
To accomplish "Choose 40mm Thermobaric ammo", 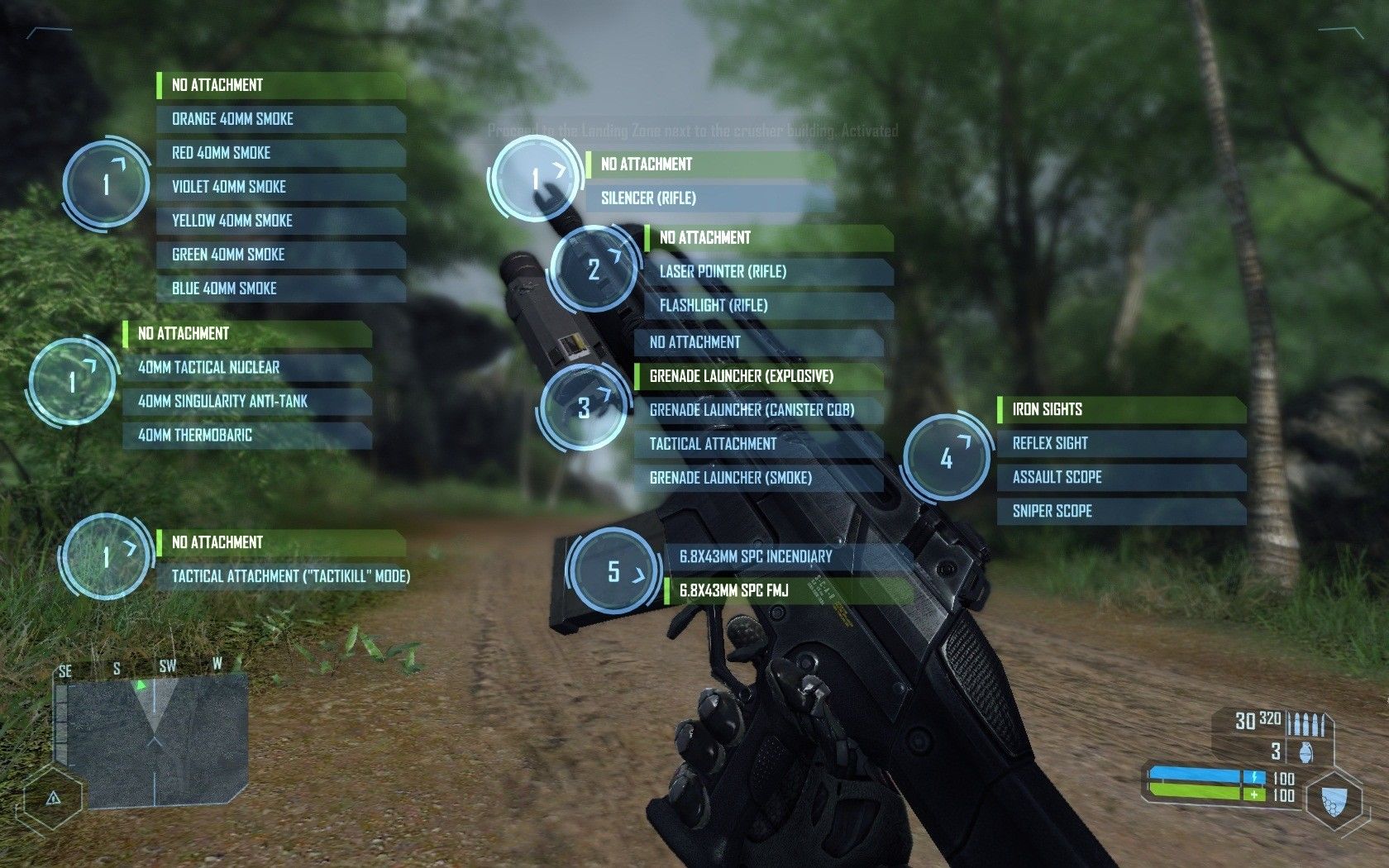I will pos(246,436).
